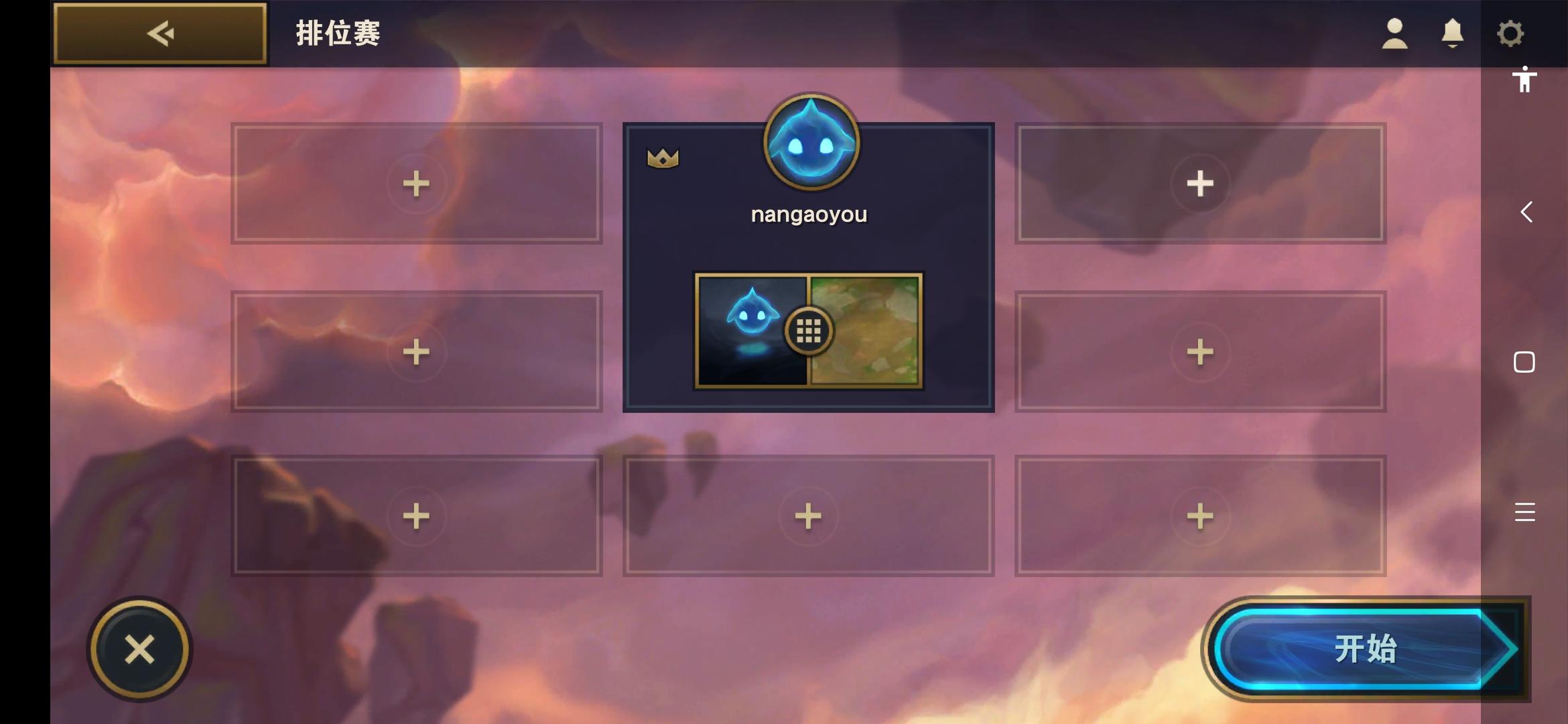1568x724 pixels.
Task: Invite a player to the top-right slot
Action: click(x=1199, y=184)
